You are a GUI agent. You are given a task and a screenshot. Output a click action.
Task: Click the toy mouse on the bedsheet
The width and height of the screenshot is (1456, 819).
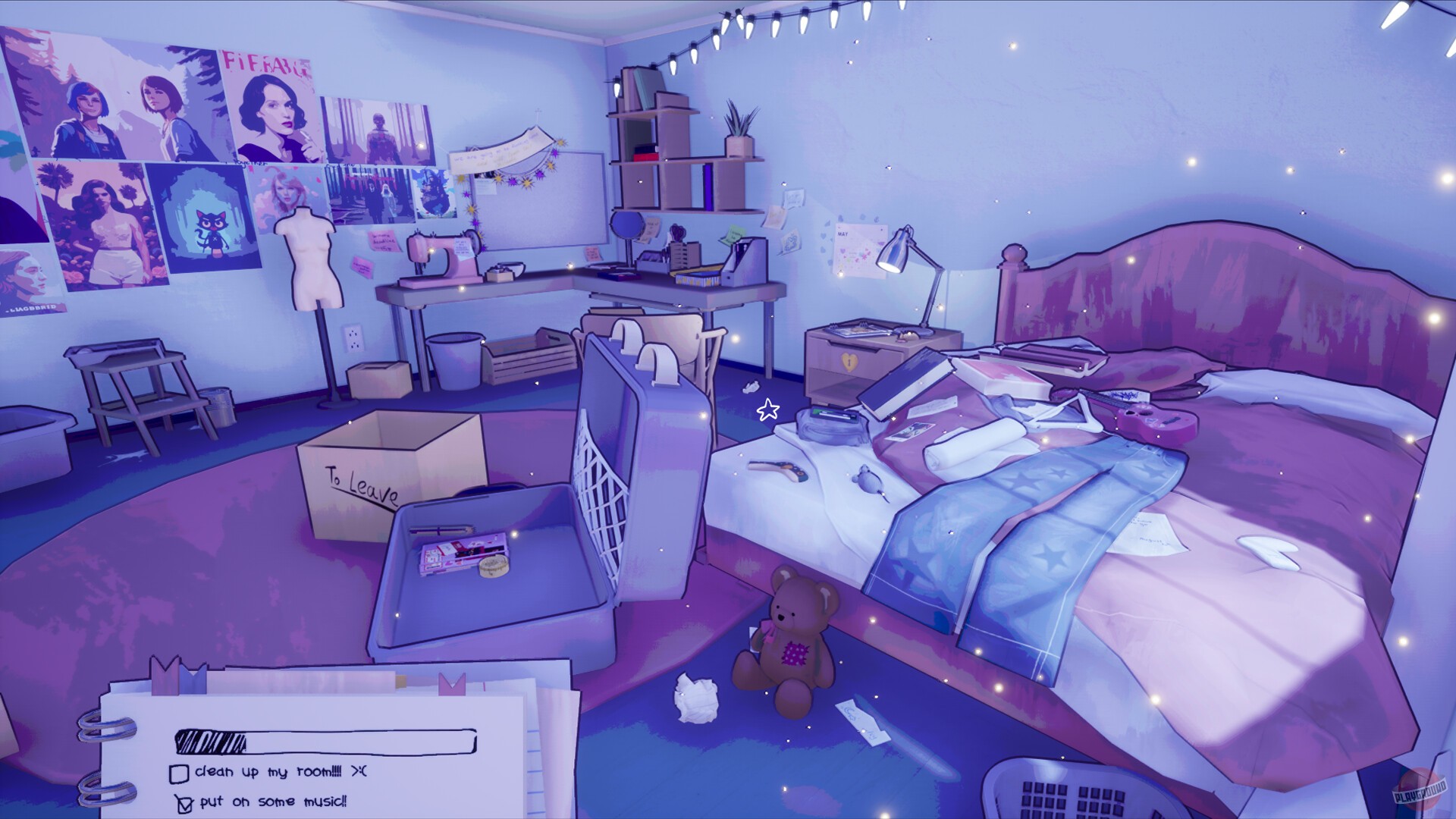pos(868,482)
